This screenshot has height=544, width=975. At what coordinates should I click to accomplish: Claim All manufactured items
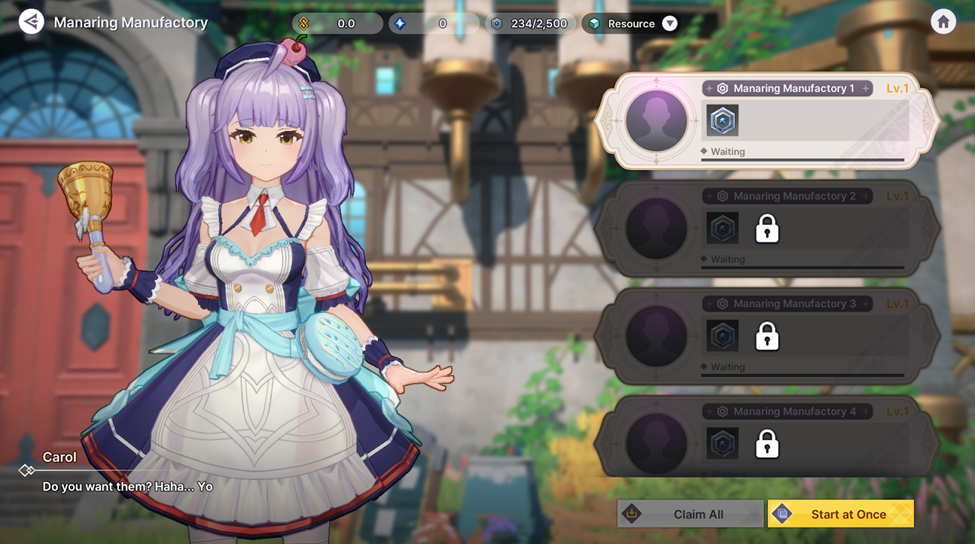[x=689, y=514]
